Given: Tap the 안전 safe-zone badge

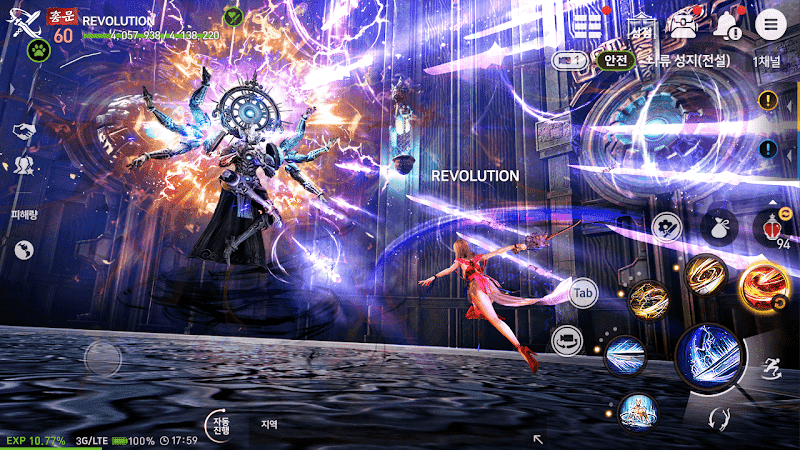Looking at the screenshot, I should point(615,60).
